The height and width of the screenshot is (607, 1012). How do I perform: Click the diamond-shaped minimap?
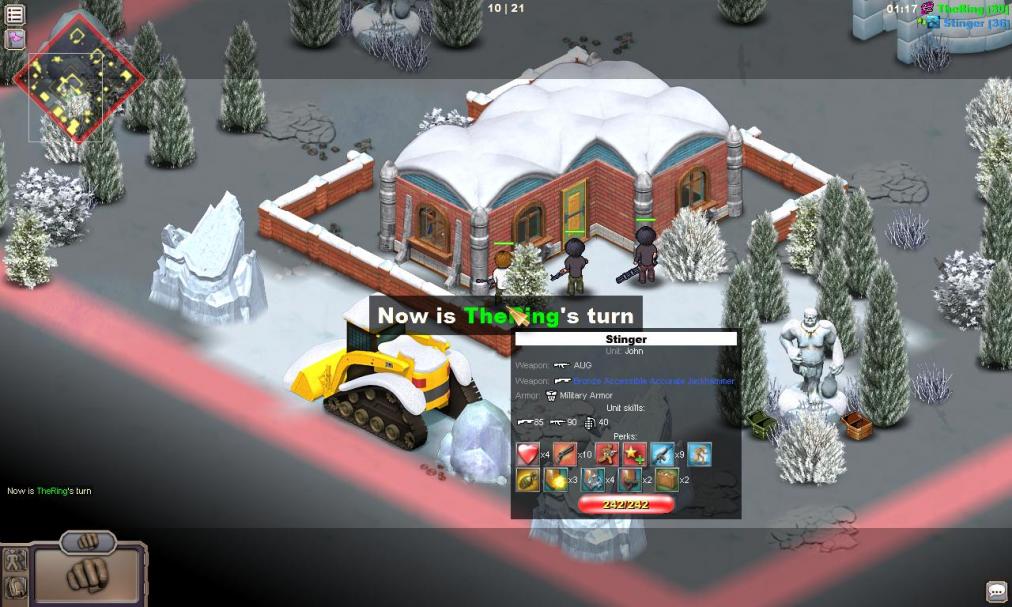pos(77,78)
